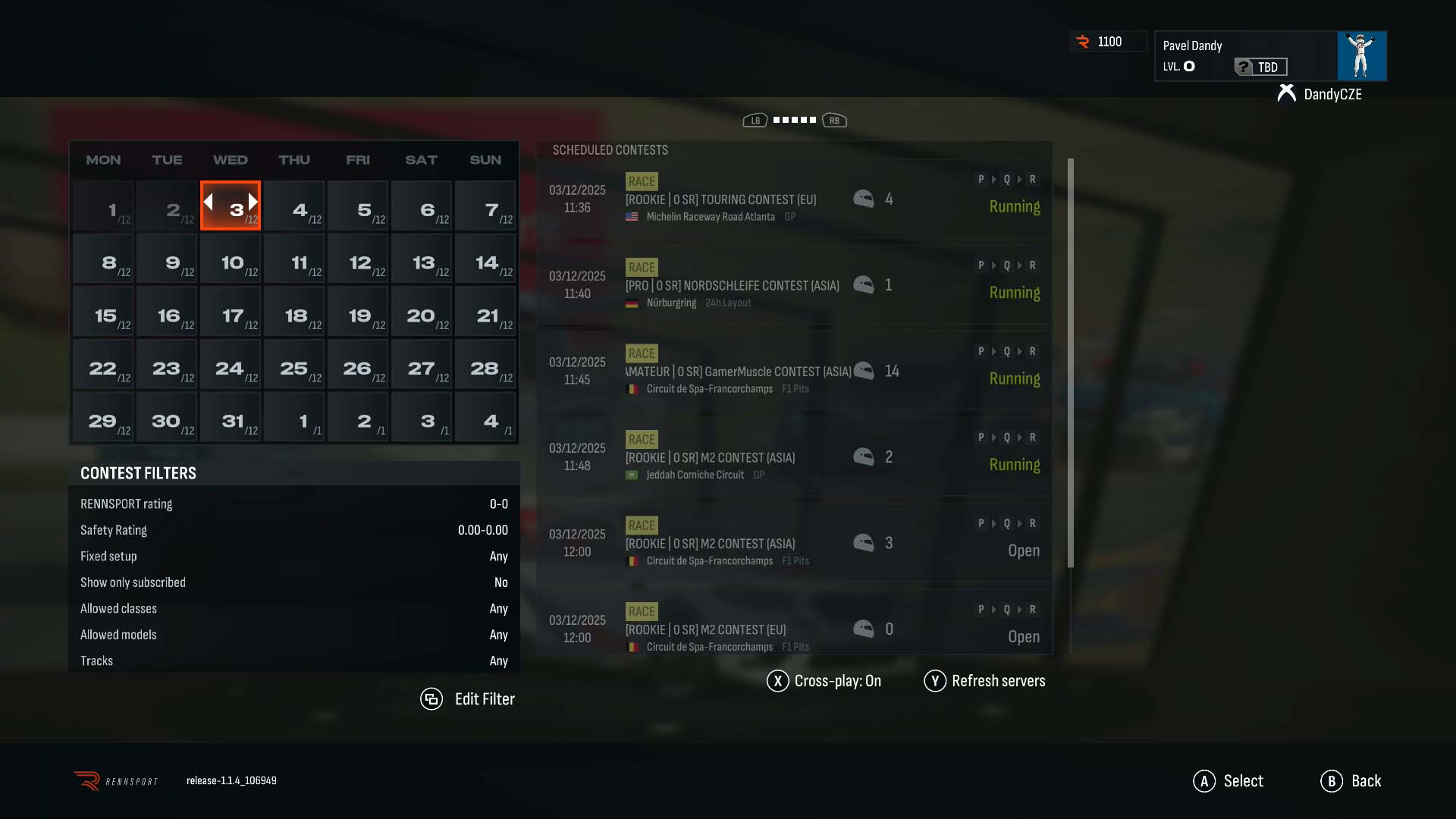Select December 3 on the calendar

[x=231, y=206]
